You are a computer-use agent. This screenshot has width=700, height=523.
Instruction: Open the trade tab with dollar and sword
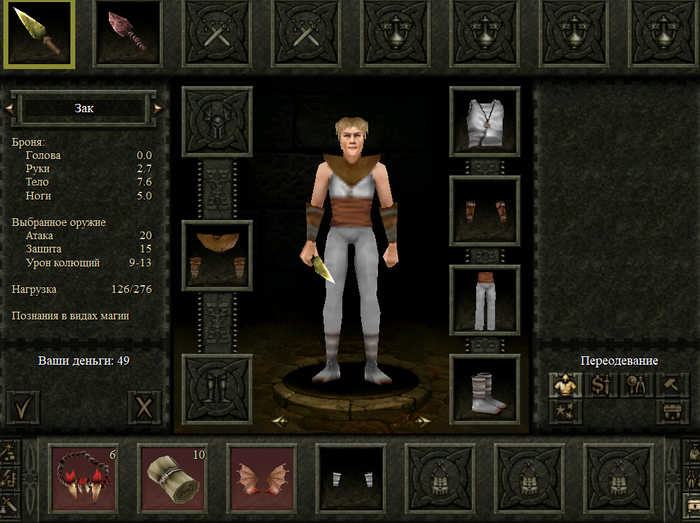[x=600, y=384]
